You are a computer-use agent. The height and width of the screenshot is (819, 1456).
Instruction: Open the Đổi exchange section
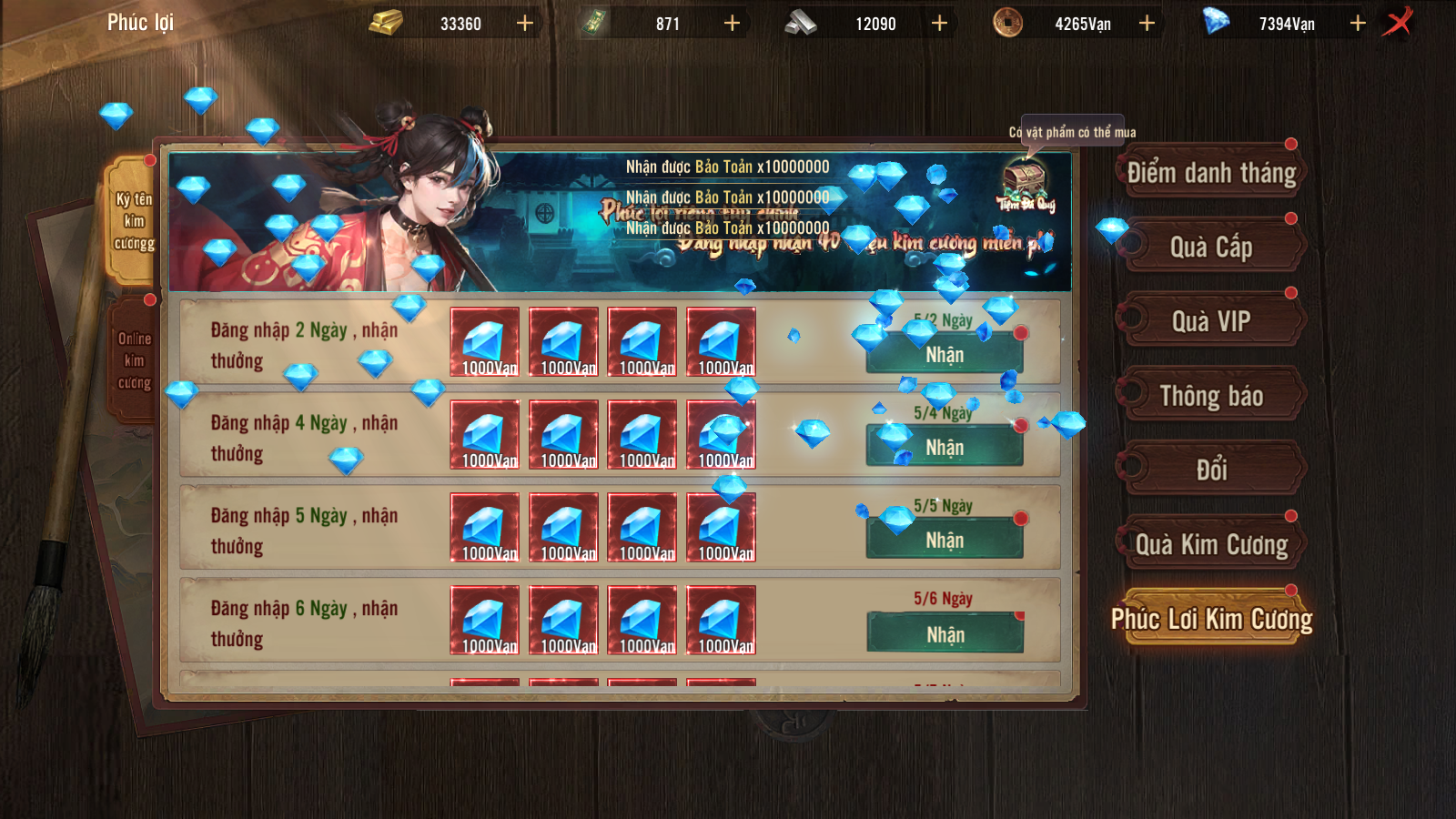pos(1210,470)
